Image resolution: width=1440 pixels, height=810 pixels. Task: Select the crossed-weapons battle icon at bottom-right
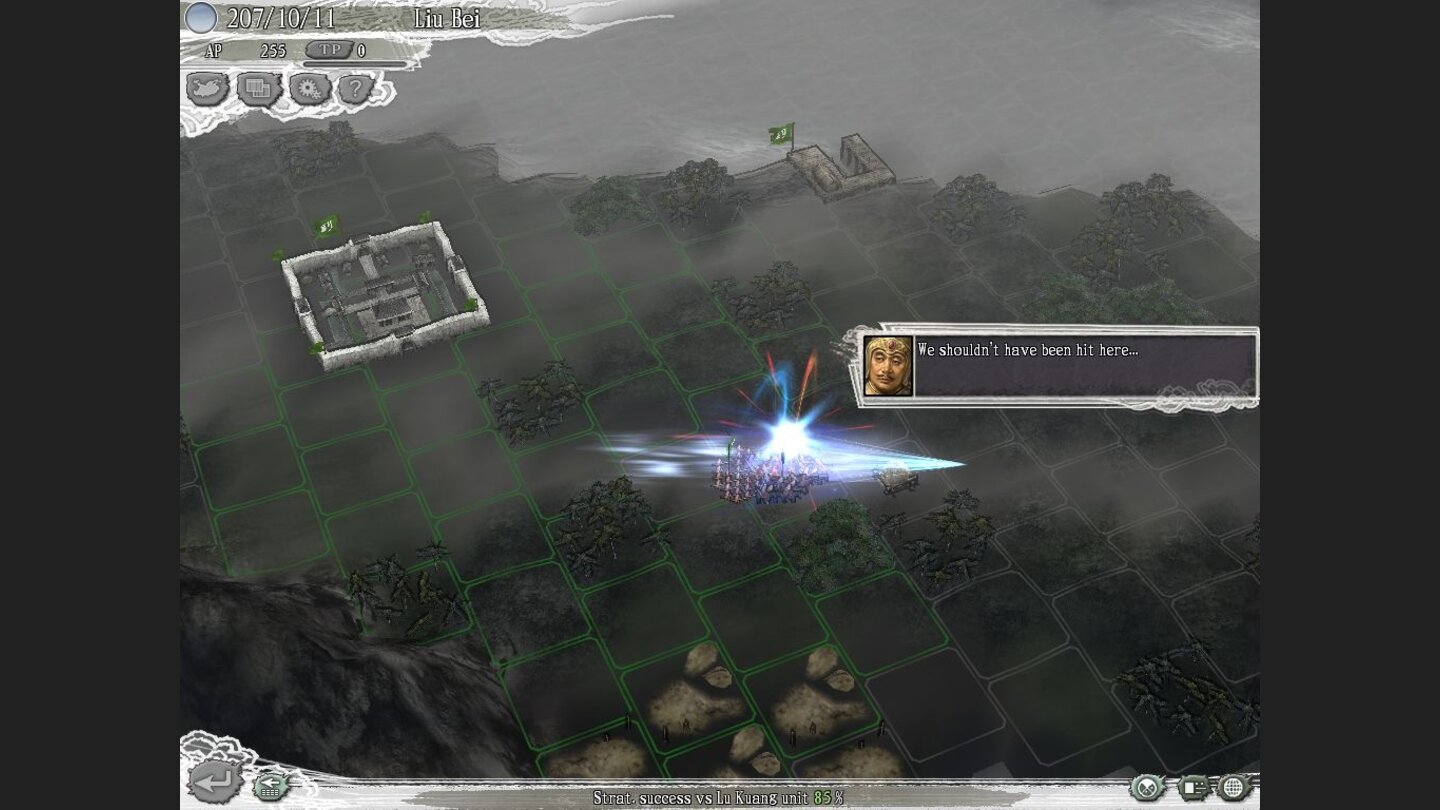click(1146, 786)
